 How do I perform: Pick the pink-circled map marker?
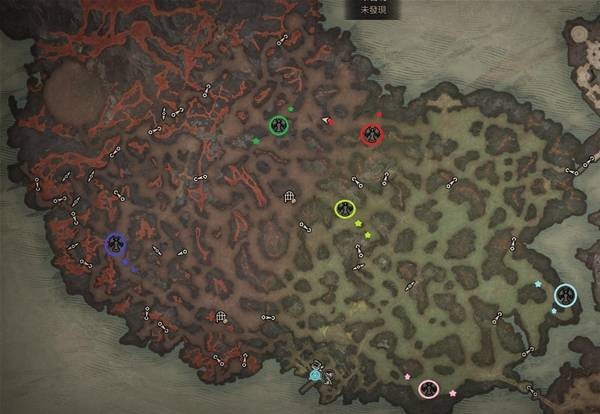click(x=429, y=388)
